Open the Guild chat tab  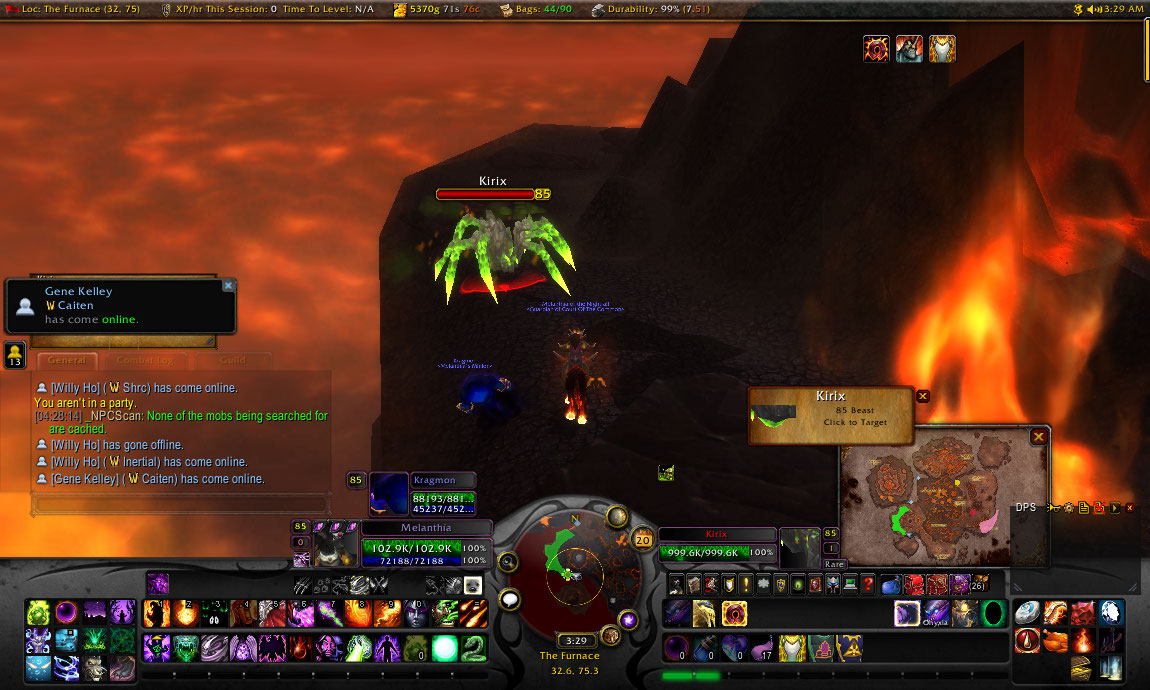tap(232, 360)
